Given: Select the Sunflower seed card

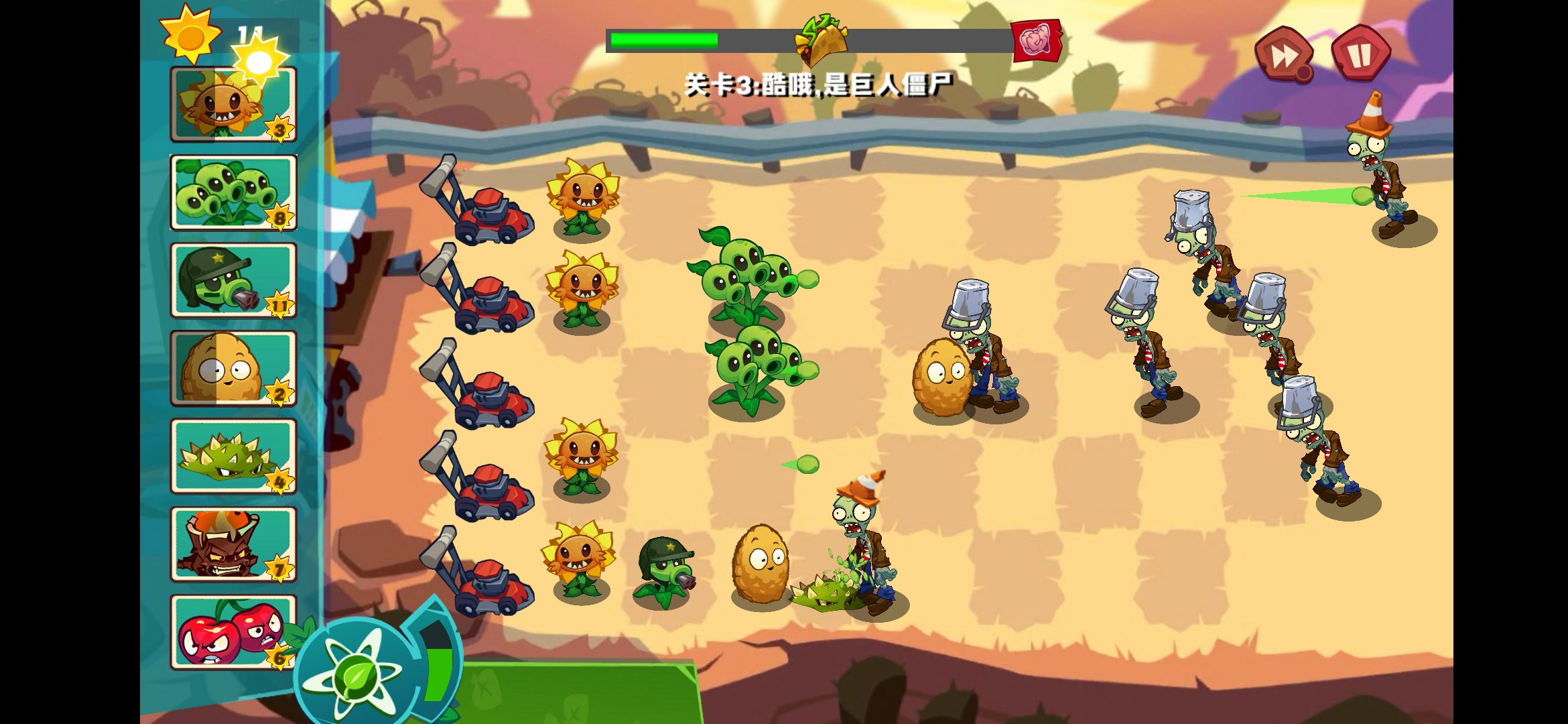Looking at the screenshot, I should coord(233,104).
